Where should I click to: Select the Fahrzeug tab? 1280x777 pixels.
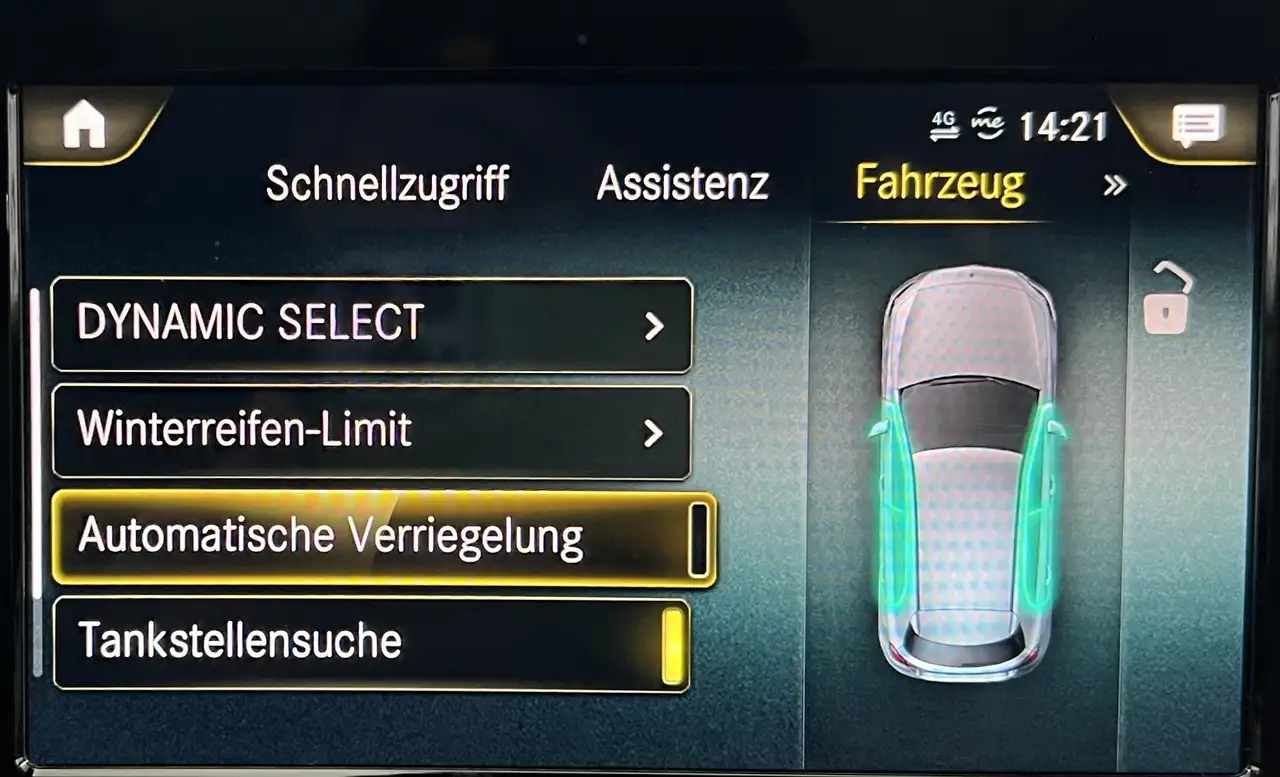pos(940,184)
